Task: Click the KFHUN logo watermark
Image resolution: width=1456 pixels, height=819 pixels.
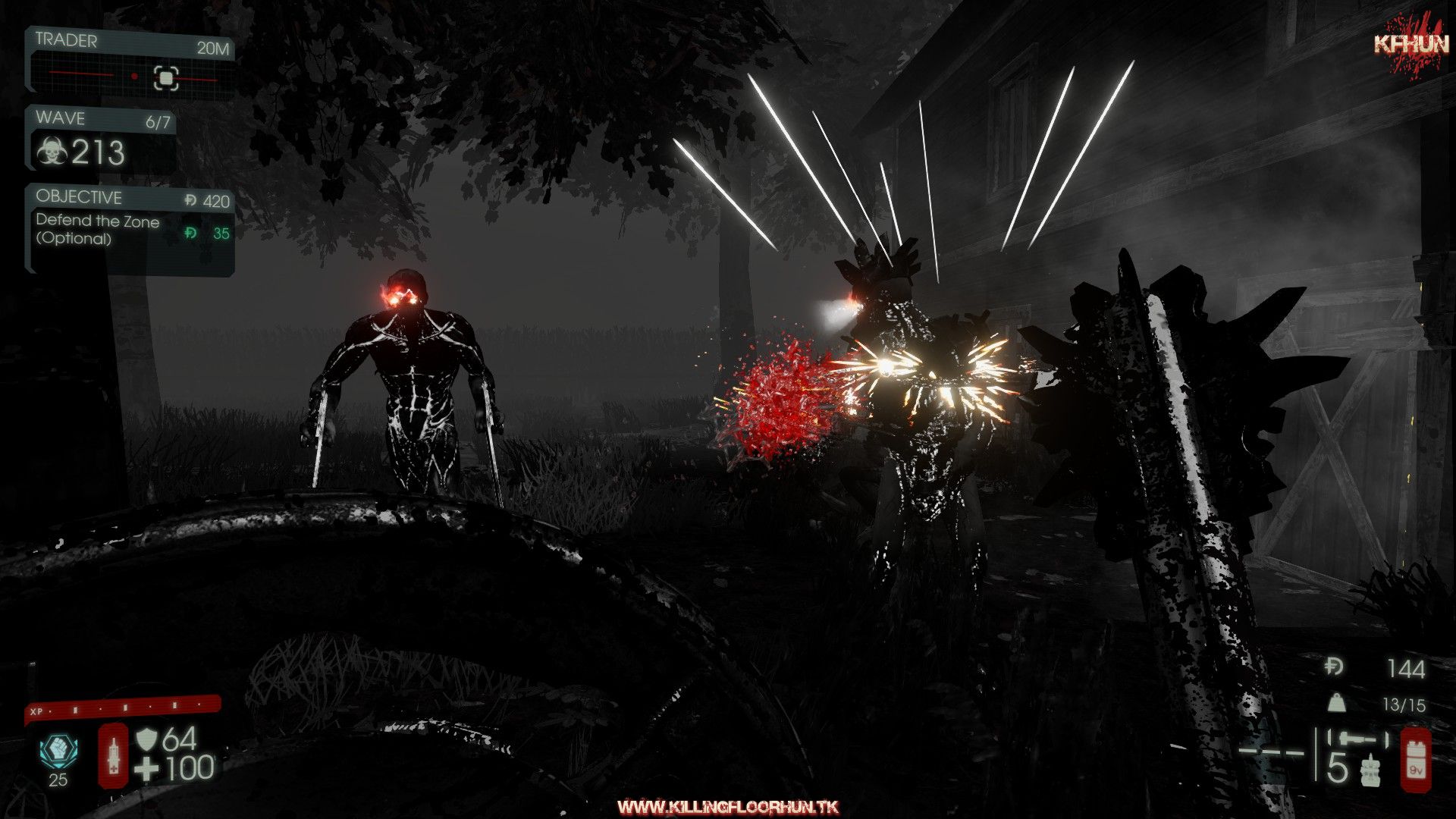Action: [x=1410, y=43]
